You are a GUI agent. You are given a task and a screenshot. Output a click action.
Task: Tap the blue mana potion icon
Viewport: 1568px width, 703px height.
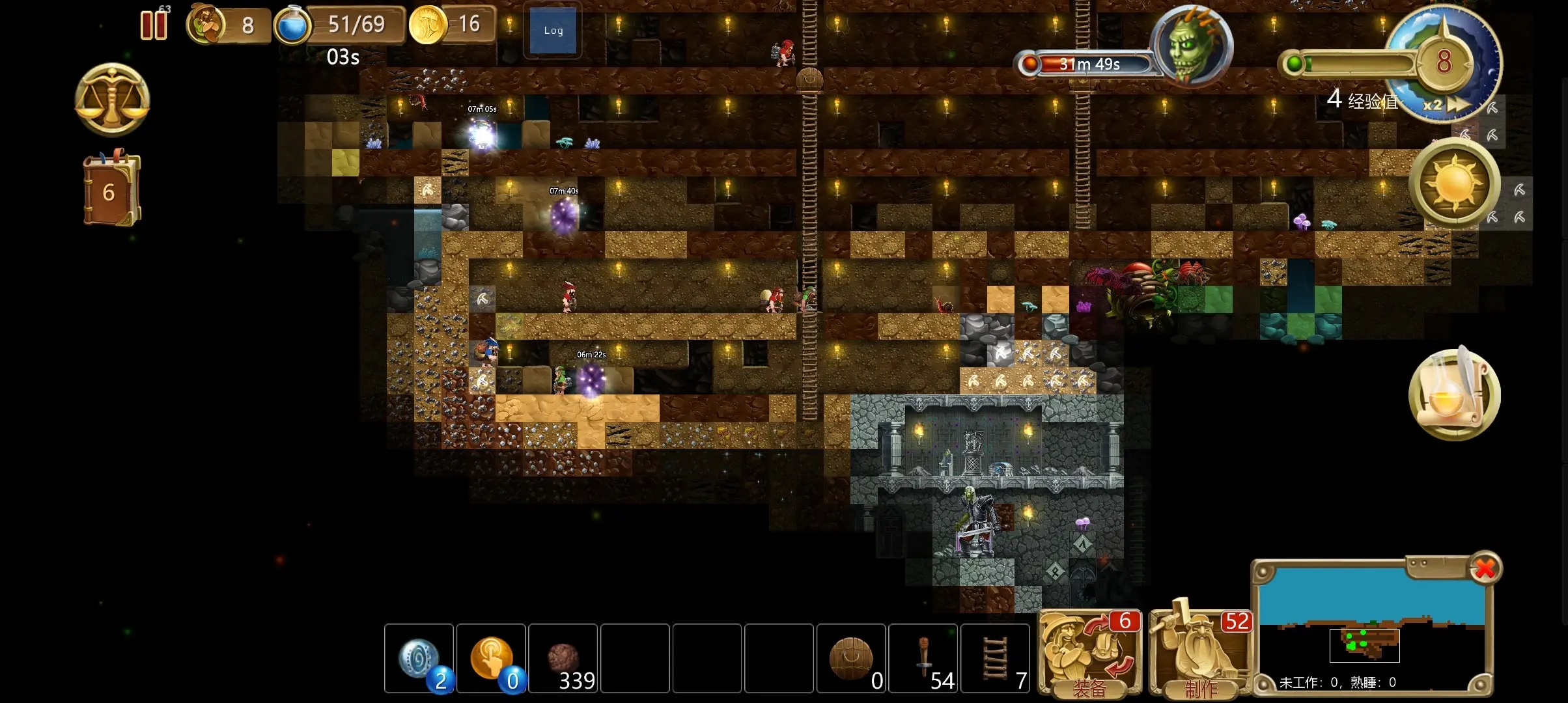pyautogui.click(x=292, y=26)
